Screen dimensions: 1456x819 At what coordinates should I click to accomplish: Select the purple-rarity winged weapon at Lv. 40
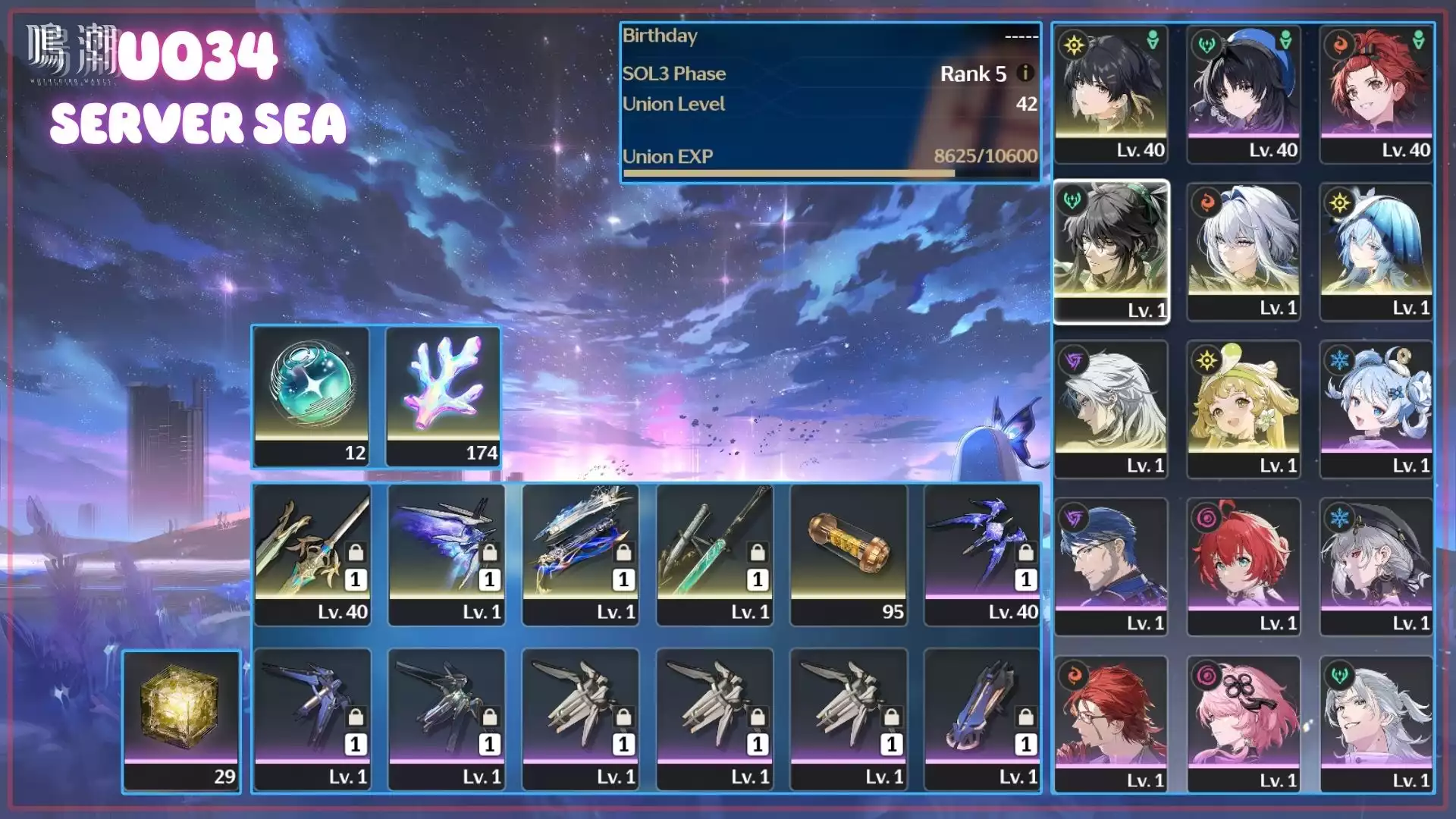click(982, 554)
